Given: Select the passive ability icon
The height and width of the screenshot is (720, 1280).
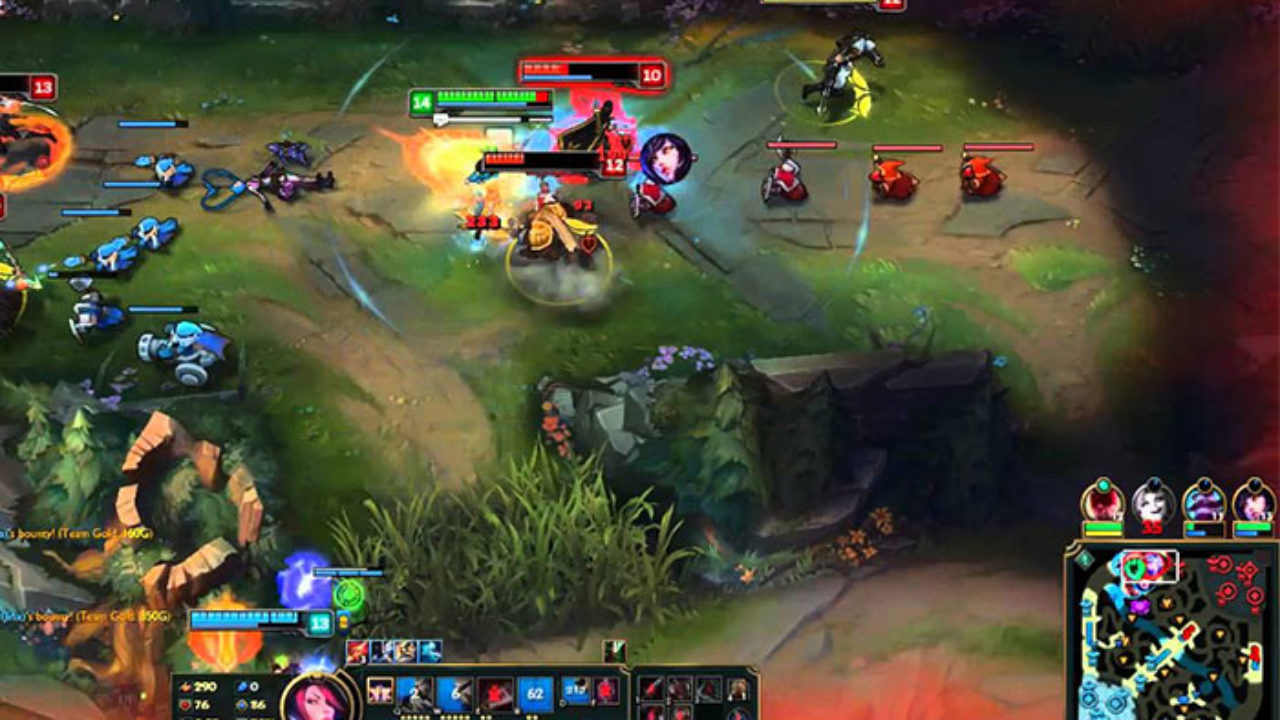Looking at the screenshot, I should [380, 691].
